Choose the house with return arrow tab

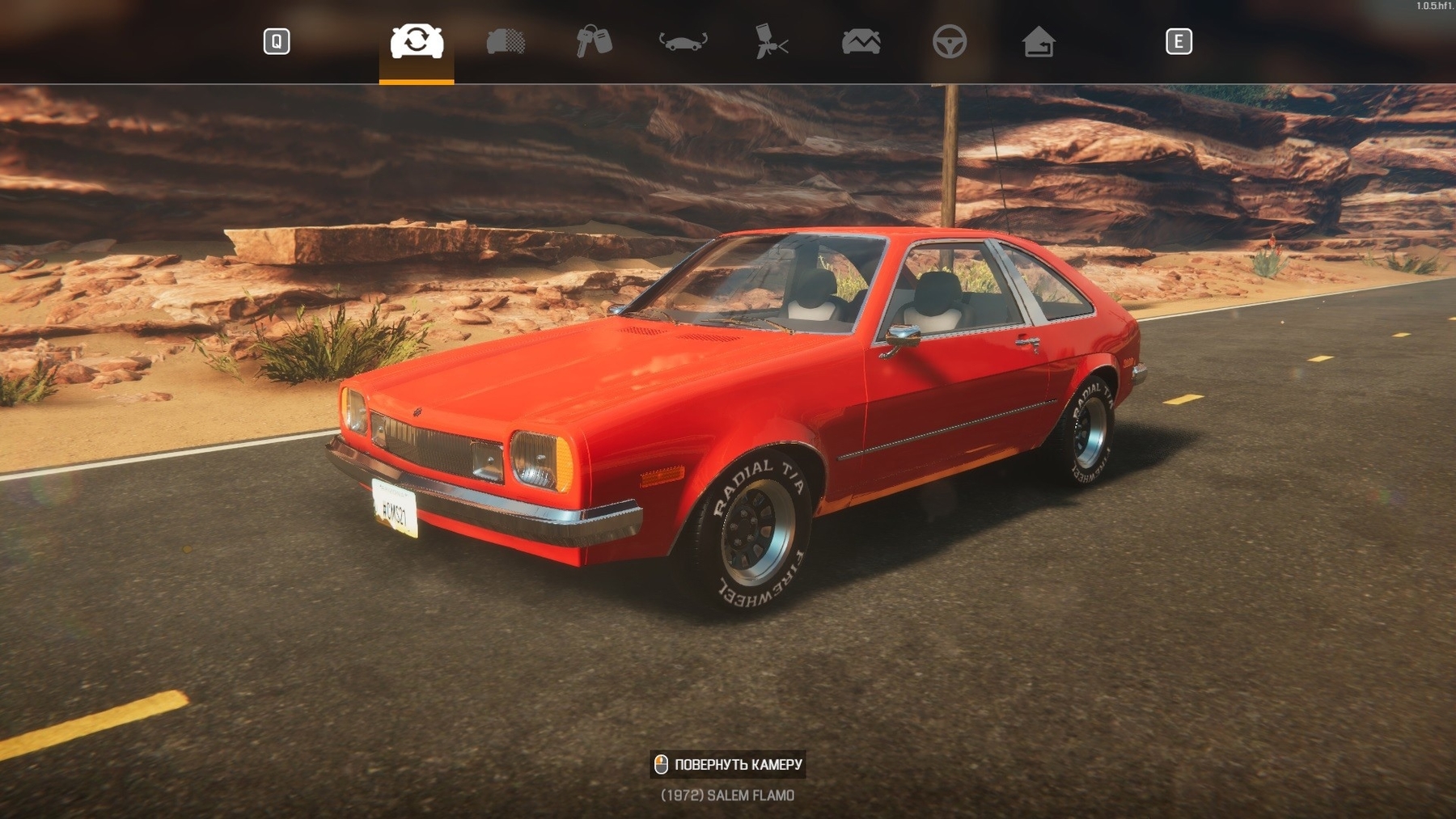1039,41
